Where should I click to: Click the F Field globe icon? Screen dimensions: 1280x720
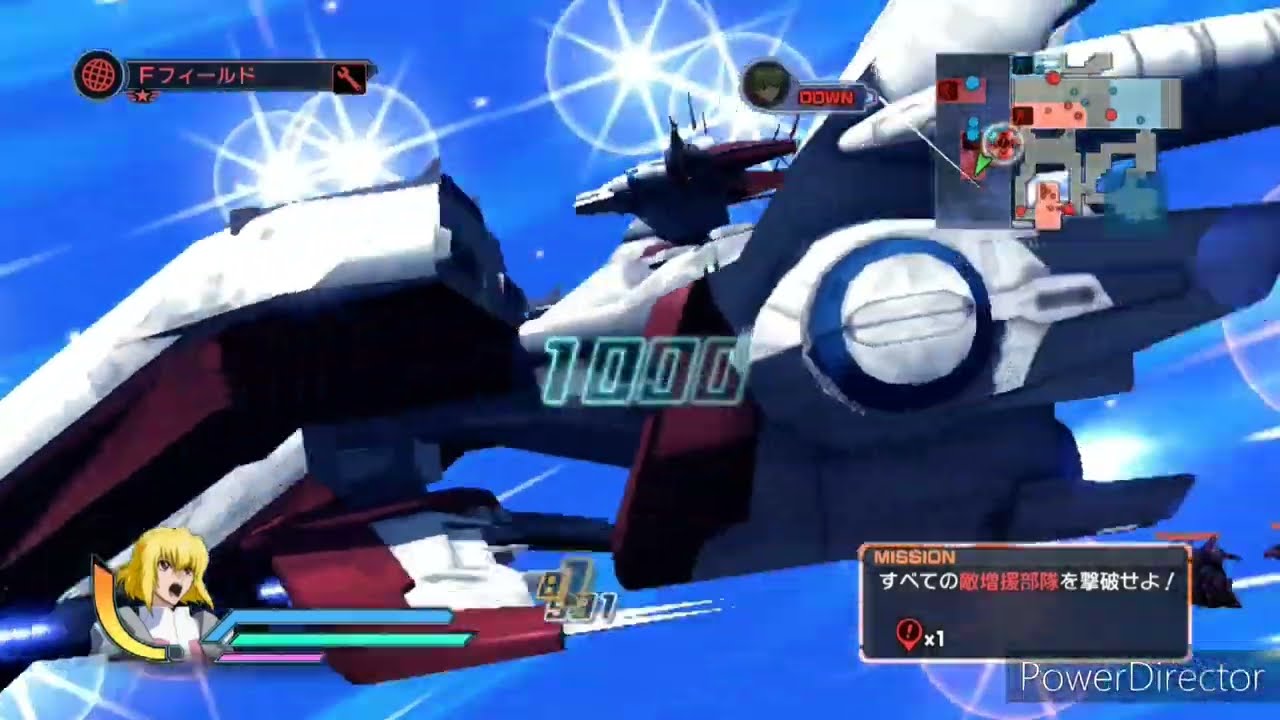[x=98, y=76]
